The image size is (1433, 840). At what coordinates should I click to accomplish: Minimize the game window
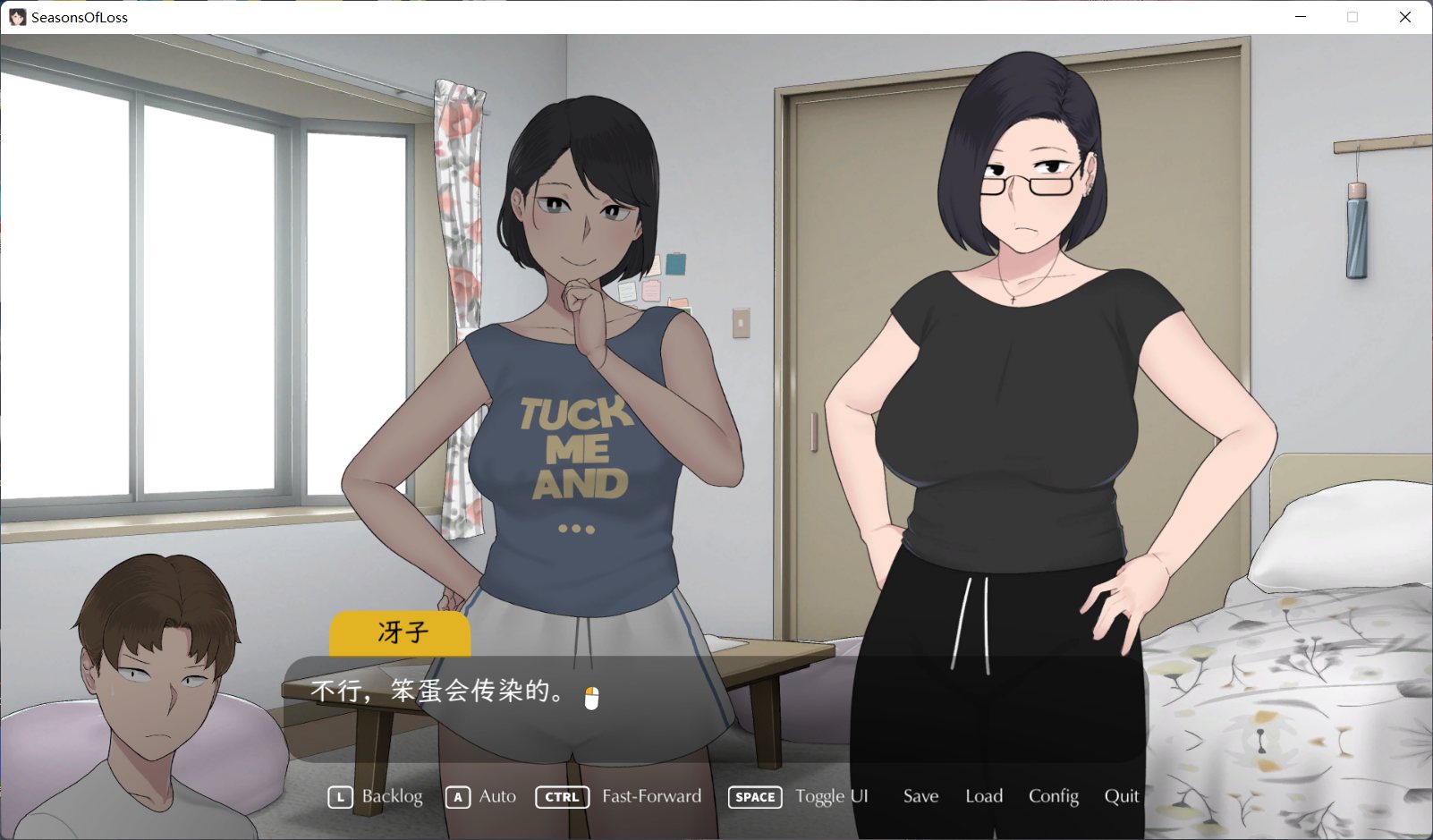coord(1301,17)
